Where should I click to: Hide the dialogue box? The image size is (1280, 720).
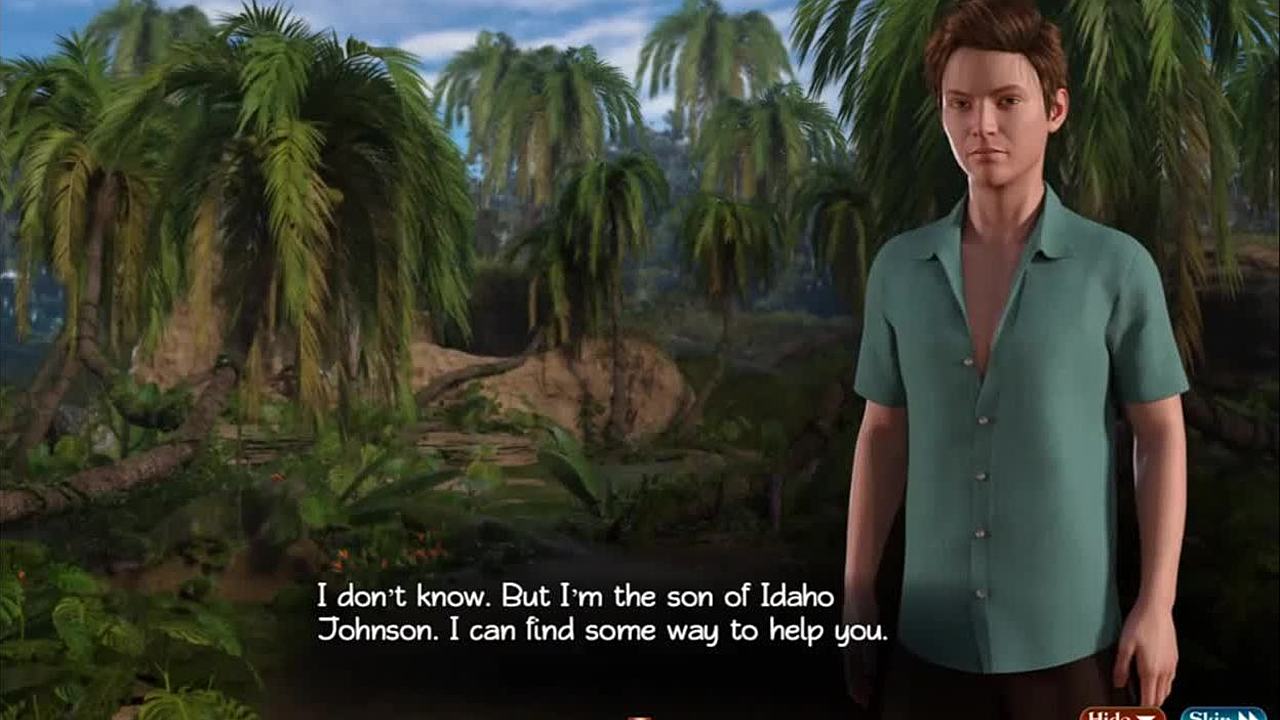(x=1122, y=714)
